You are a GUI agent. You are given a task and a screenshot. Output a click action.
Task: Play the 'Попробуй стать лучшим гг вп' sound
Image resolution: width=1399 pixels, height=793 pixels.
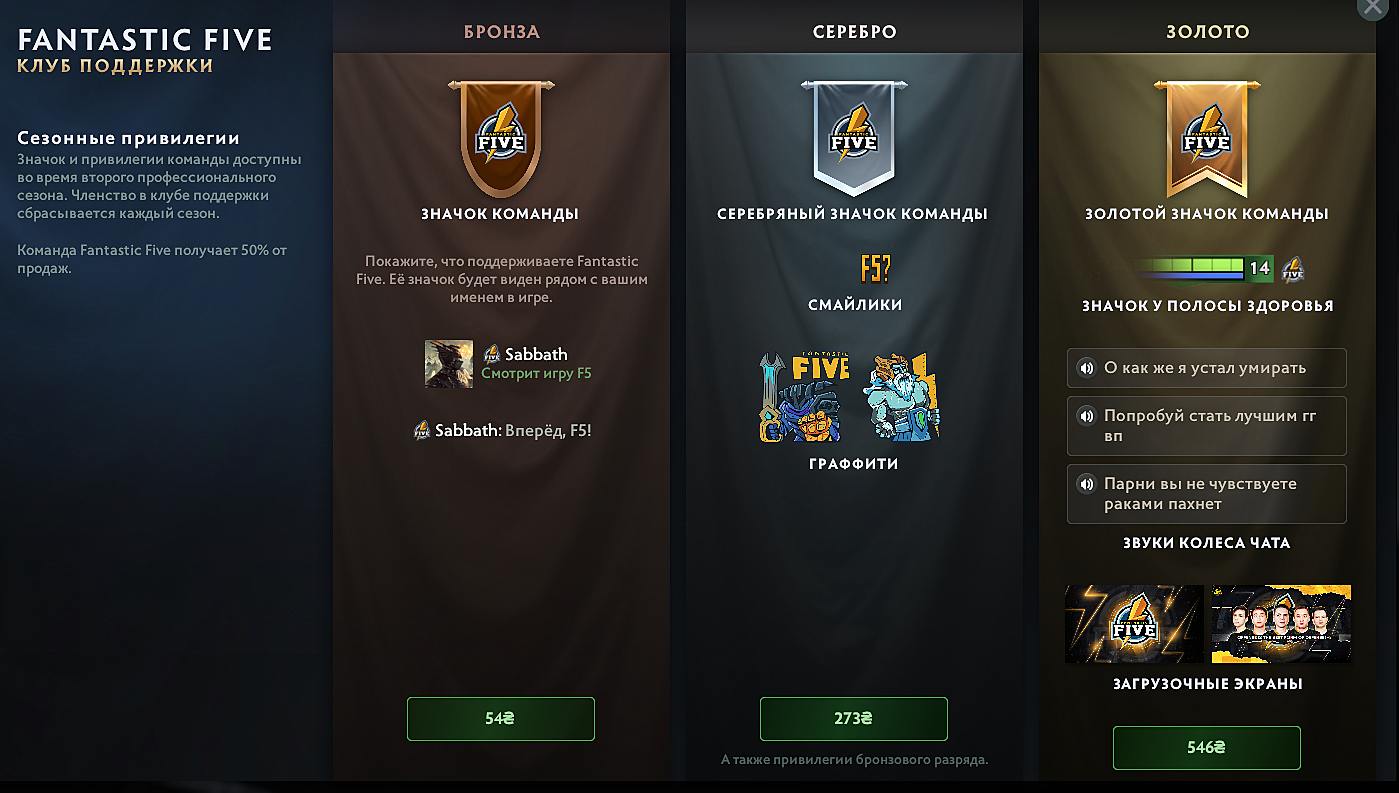(1086, 416)
